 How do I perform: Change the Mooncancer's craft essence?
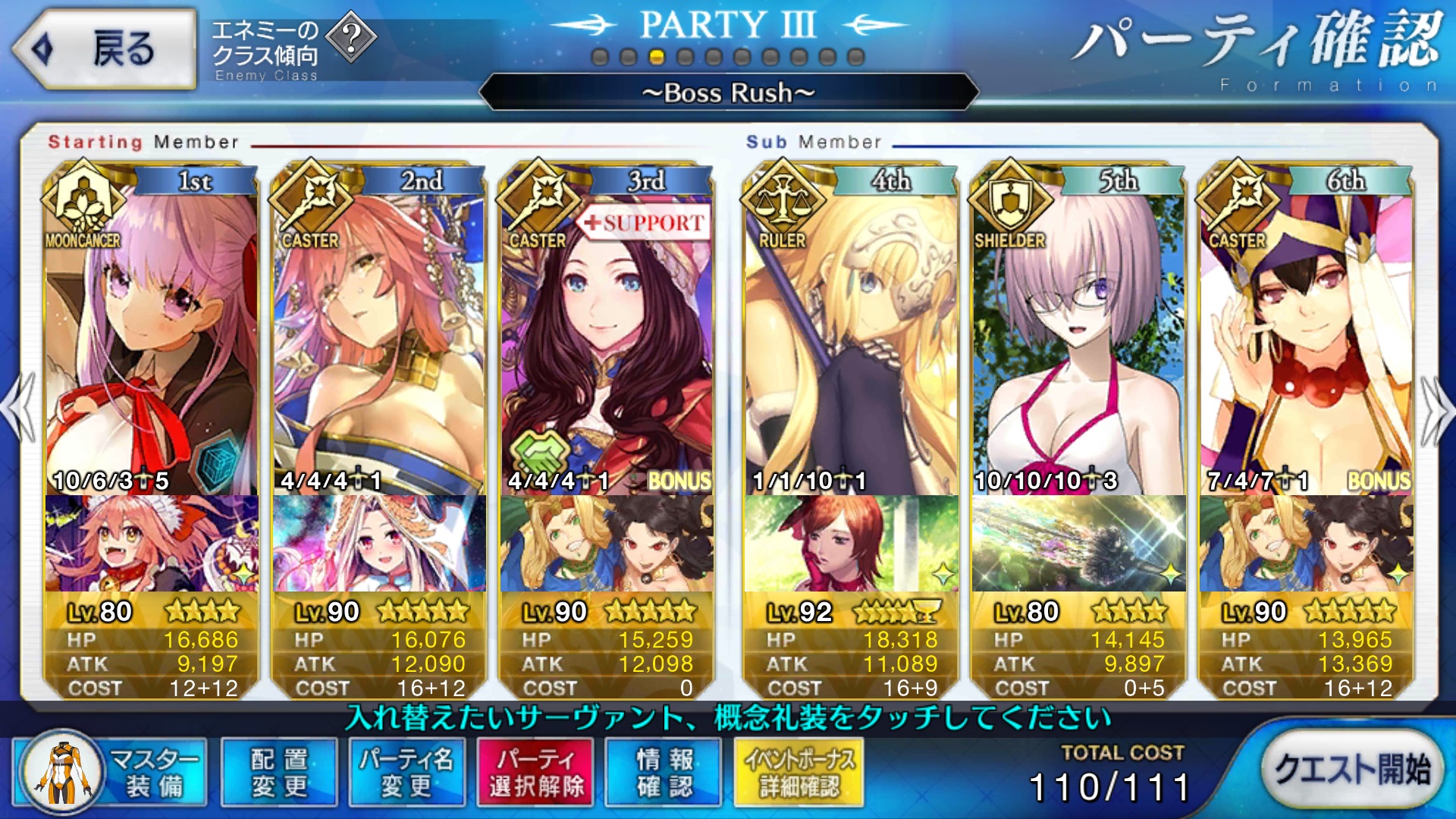click(x=152, y=543)
